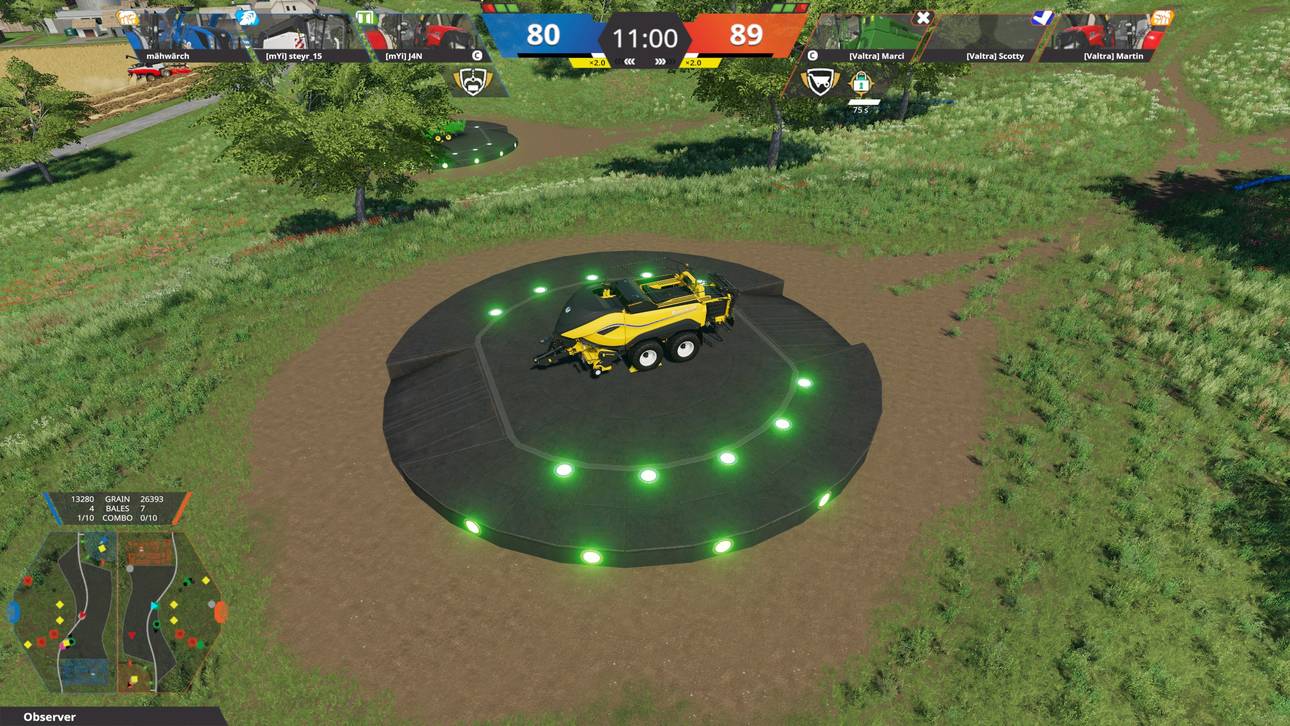Viewport: 1290px width, 726px height.
Task: Click the captain C badge on Marci's card
Action: tap(812, 55)
